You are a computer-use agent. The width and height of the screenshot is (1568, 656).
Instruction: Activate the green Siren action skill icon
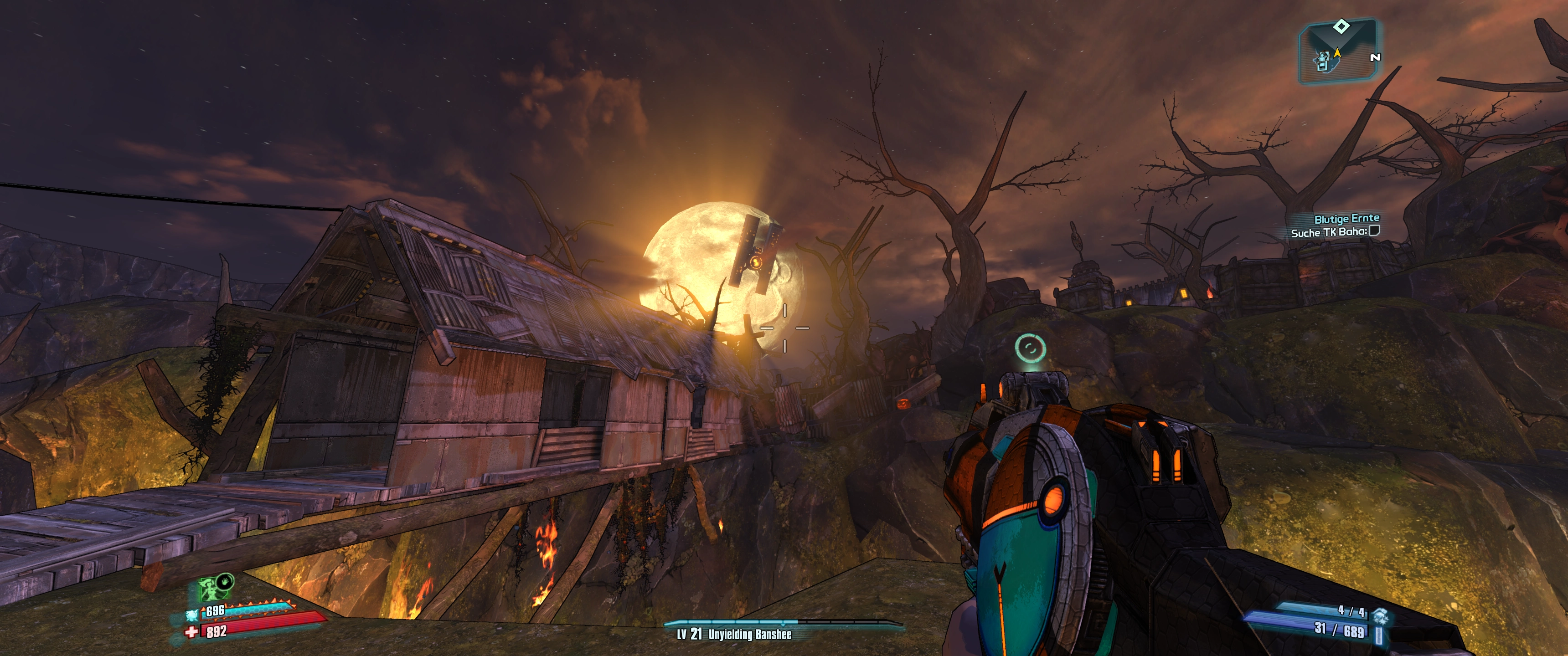[208, 589]
